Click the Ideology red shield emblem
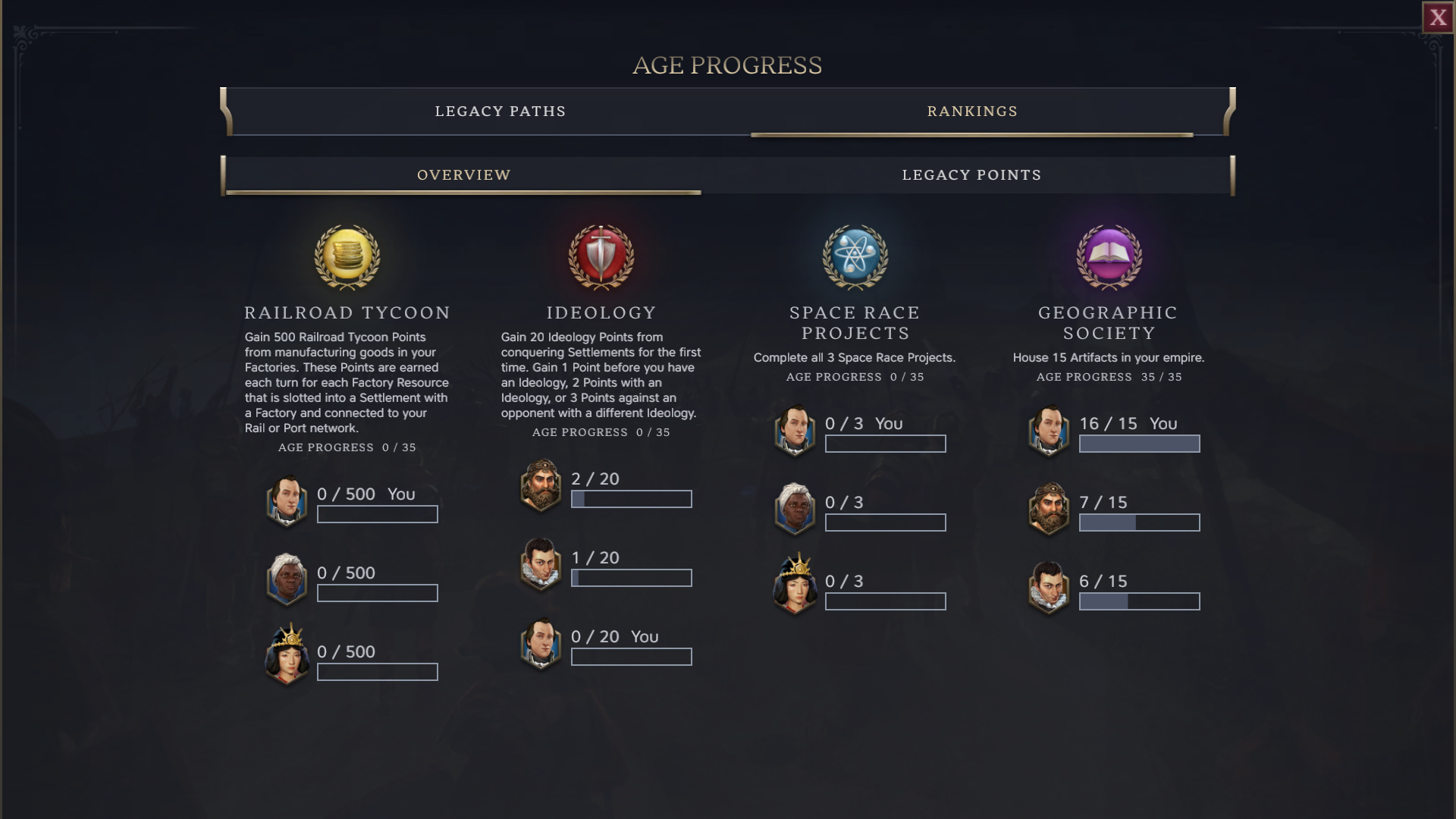This screenshot has height=819, width=1456. click(x=599, y=258)
